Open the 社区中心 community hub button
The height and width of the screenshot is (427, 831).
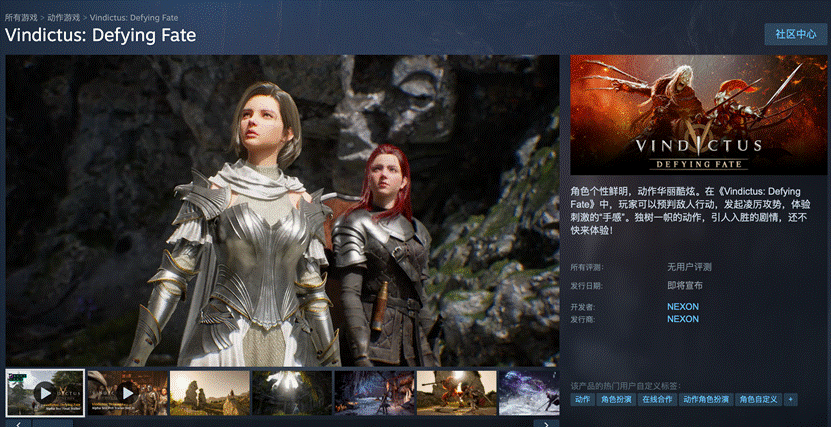tap(795, 34)
